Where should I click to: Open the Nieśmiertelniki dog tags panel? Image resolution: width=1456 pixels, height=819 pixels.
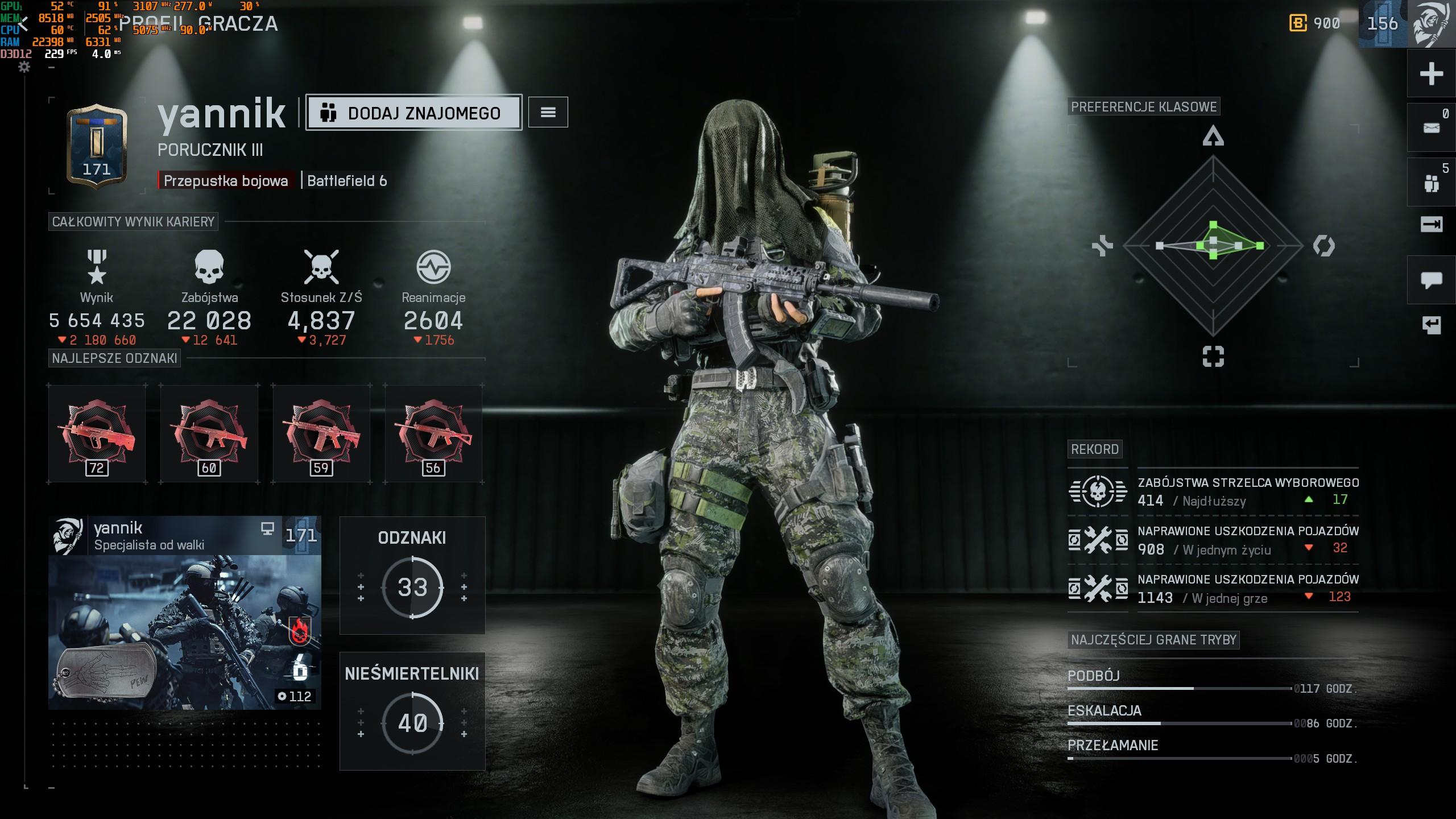[412, 711]
